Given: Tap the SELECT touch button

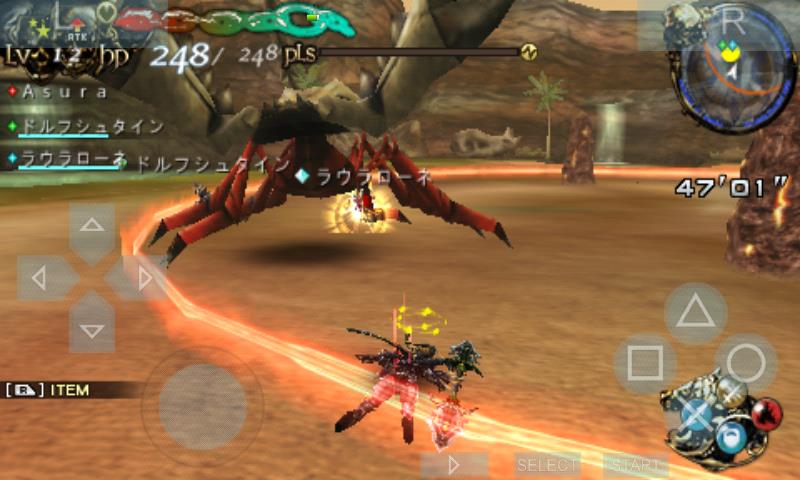Looking at the screenshot, I should pyautogui.click(x=547, y=465).
